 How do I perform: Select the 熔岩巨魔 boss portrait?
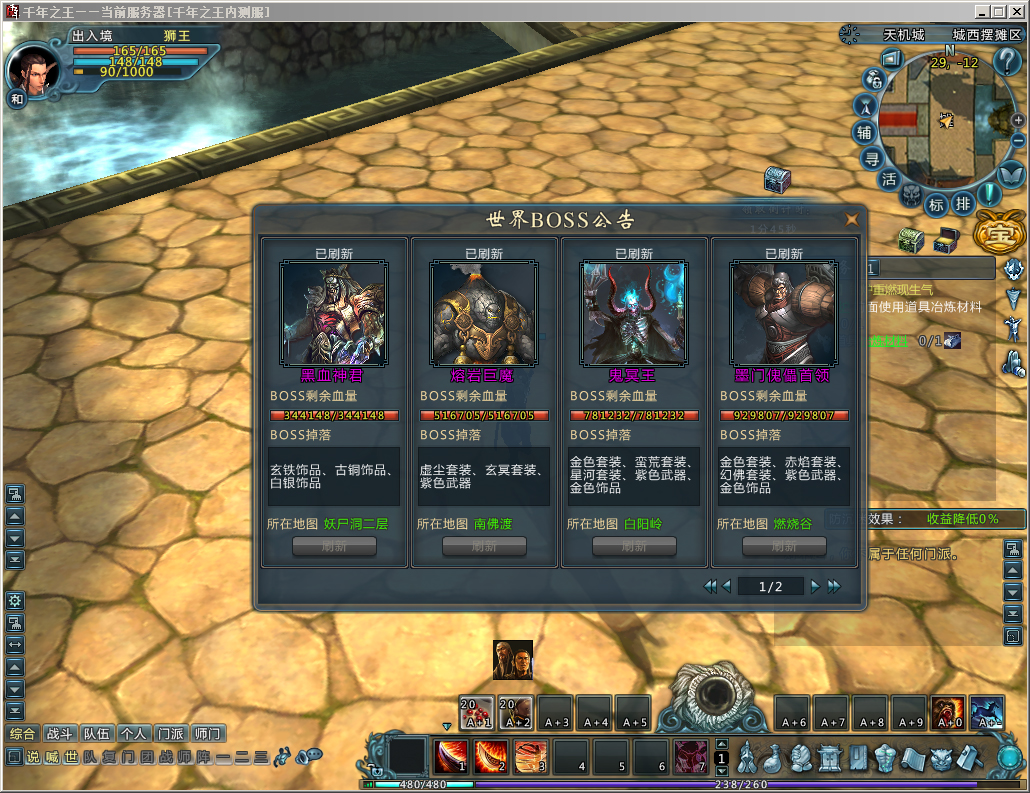click(x=483, y=314)
